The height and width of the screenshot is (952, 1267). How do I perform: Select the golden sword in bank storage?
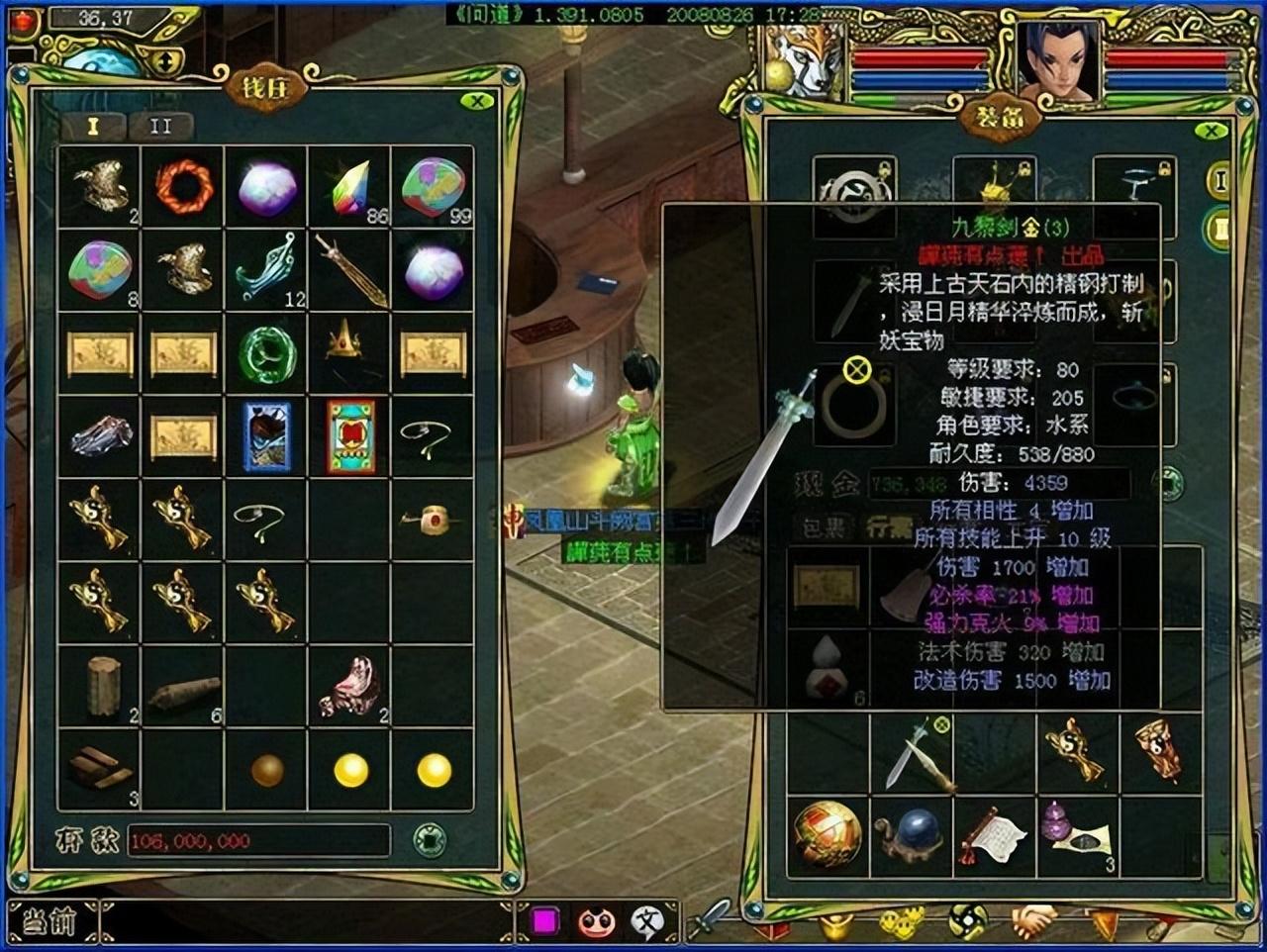tap(350, 270)
